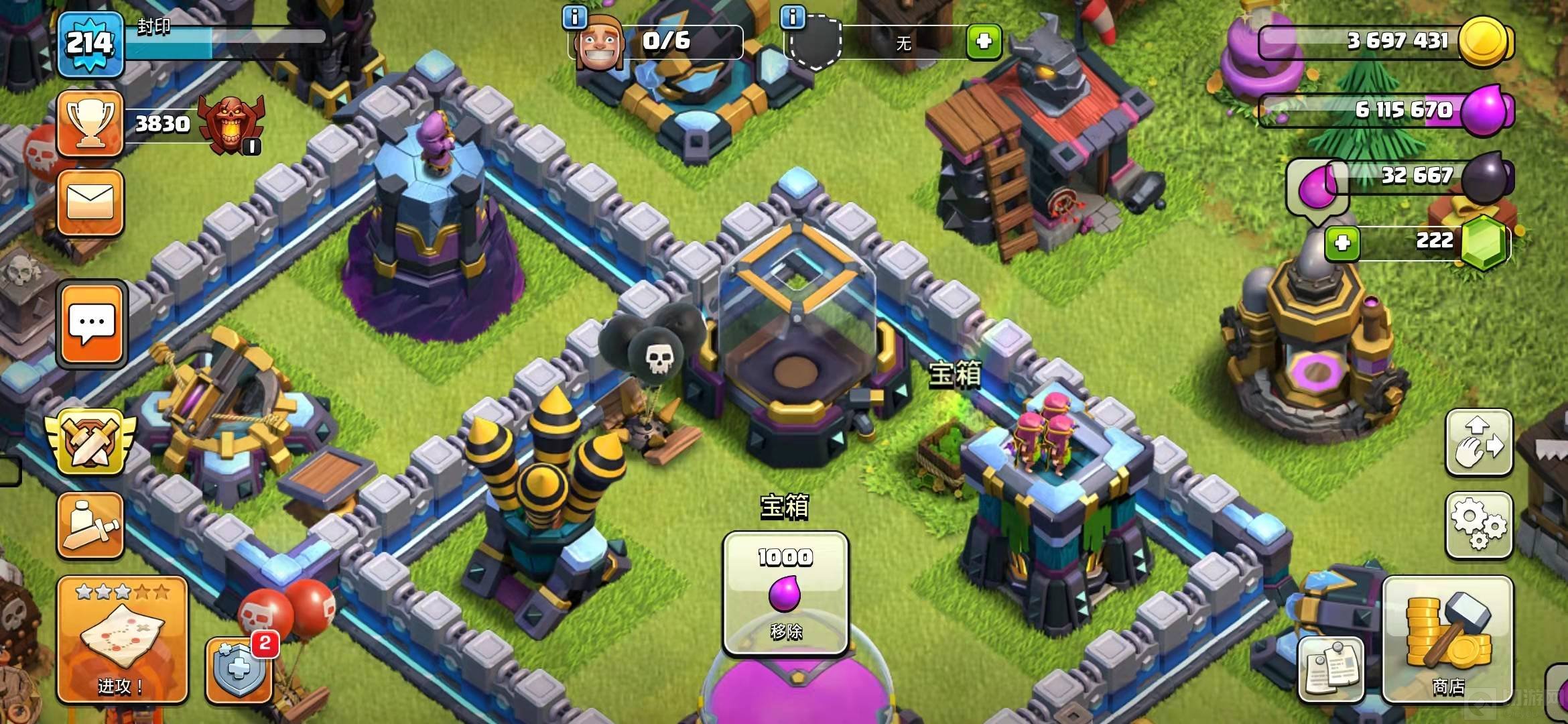Open the trophy league button
Screen dimensions: 1568x724
(90, 125)
